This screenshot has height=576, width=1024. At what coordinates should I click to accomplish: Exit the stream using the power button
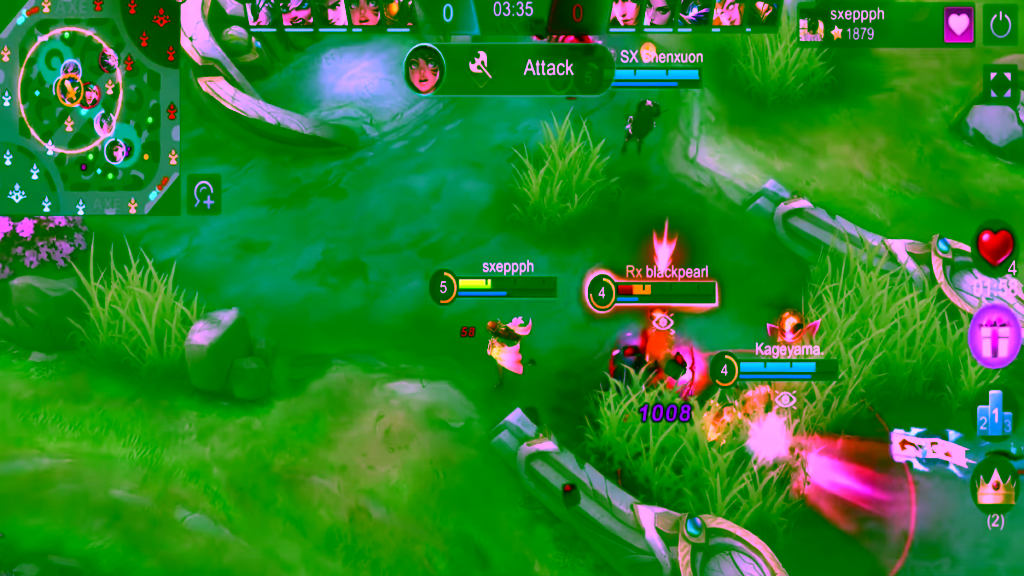1000,25
